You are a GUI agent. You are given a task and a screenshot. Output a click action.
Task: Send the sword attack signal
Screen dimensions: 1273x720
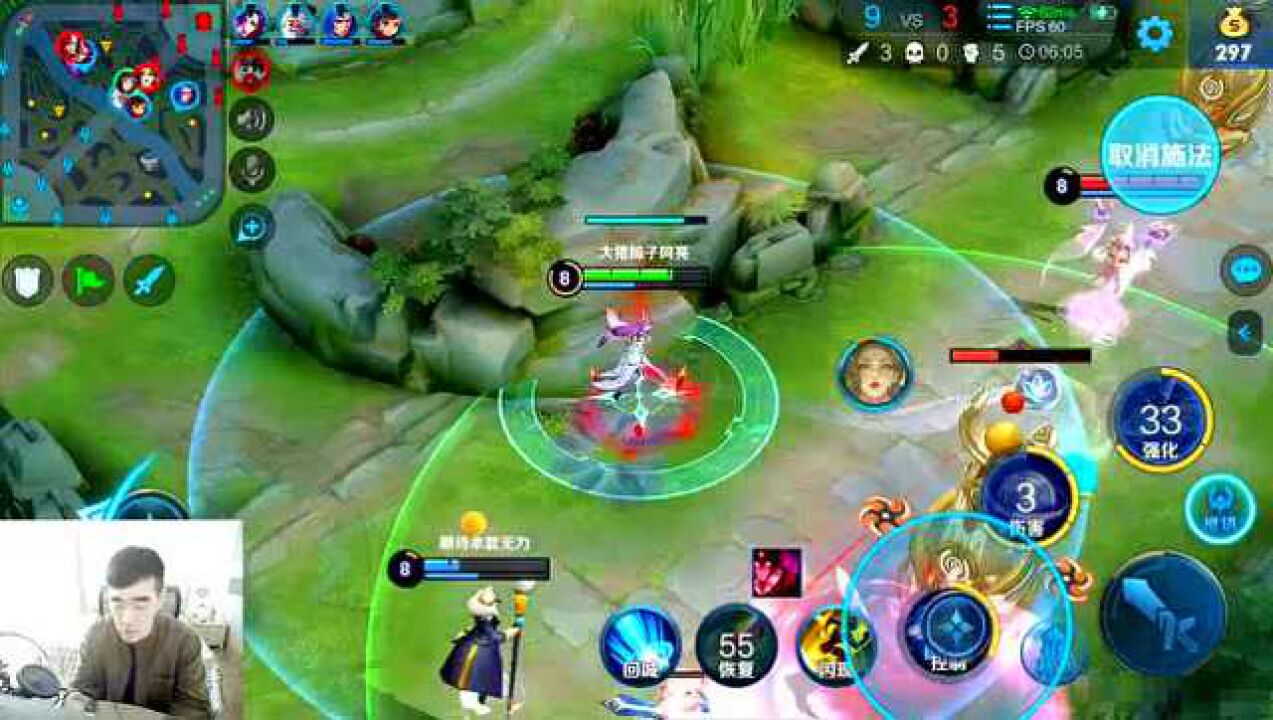point(149,281)
